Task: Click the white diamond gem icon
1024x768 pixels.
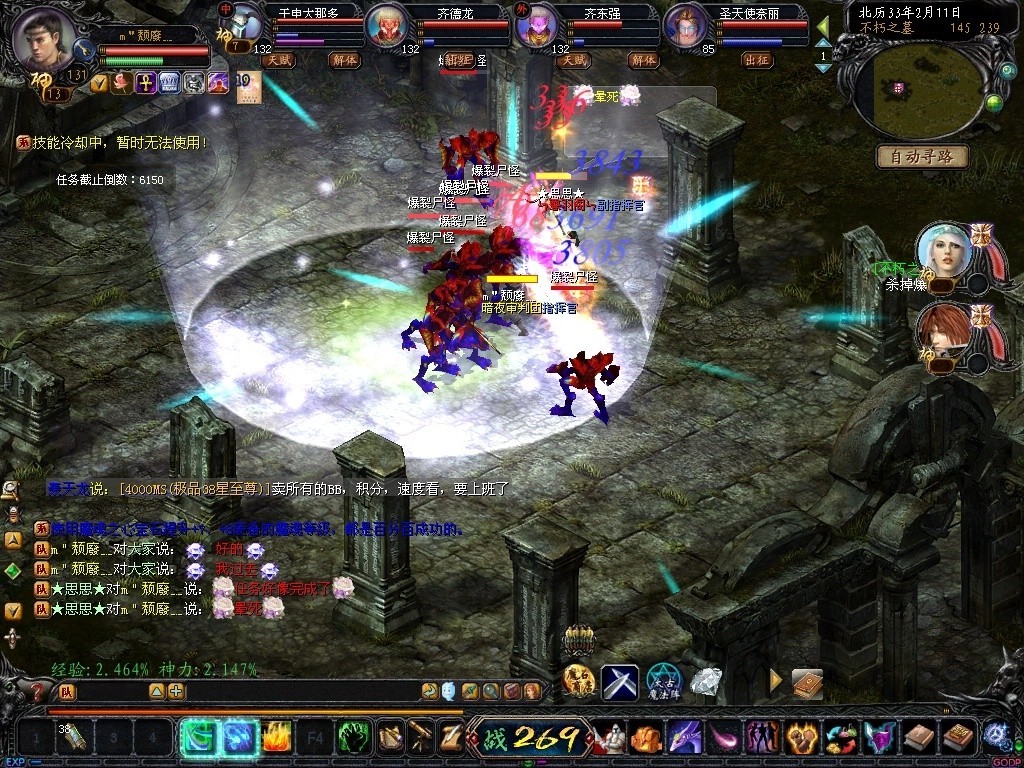Action: tap(707, 682)
